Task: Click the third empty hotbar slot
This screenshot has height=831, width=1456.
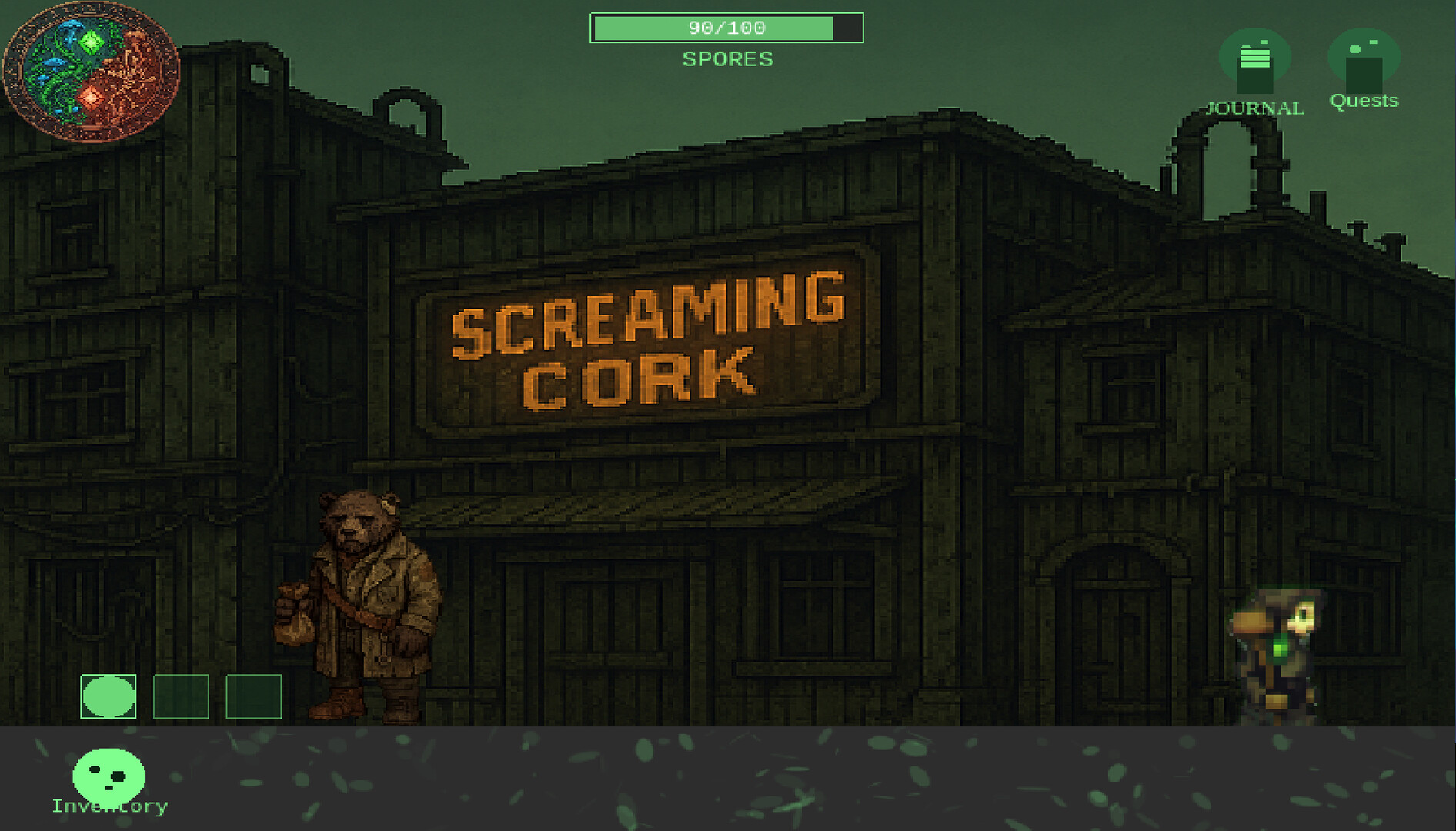Action: (x=254, y=698)
